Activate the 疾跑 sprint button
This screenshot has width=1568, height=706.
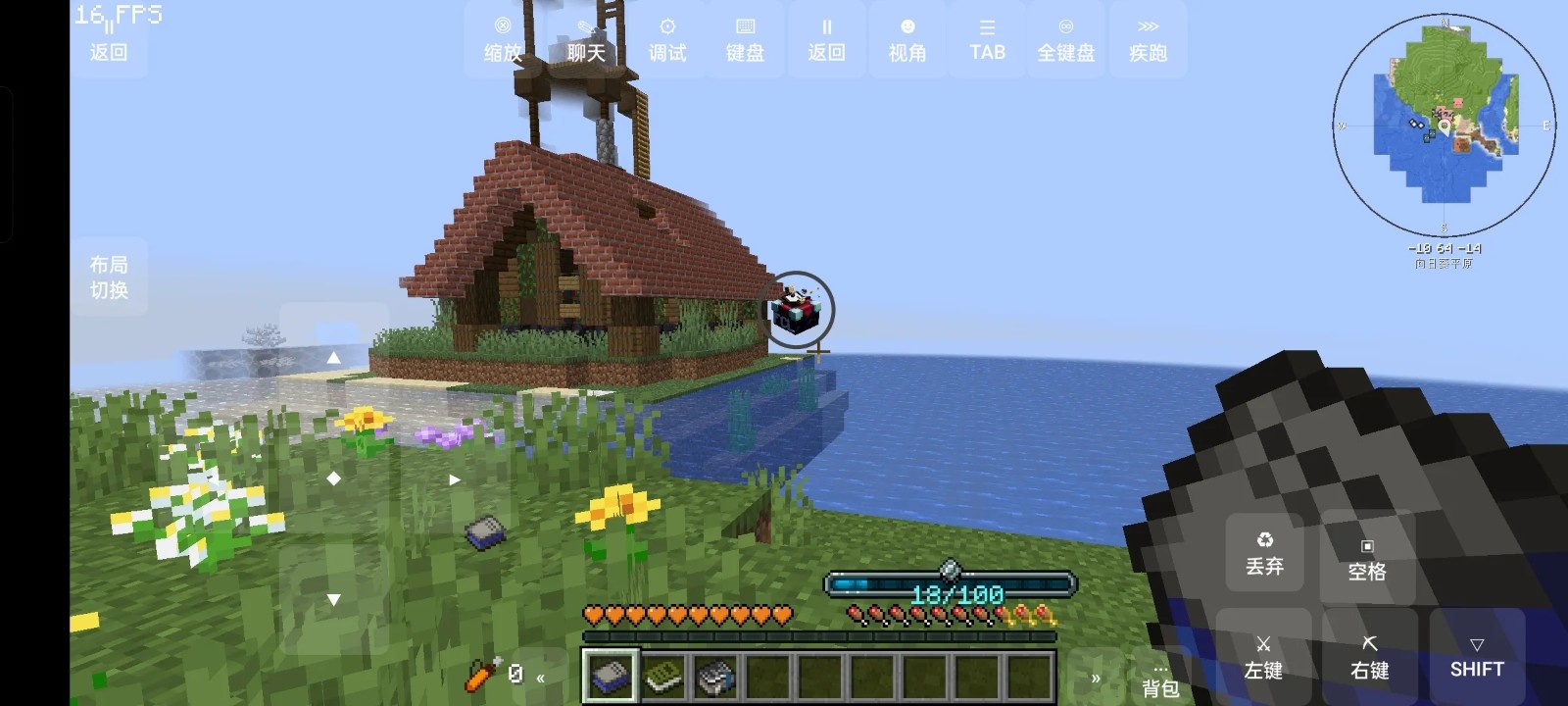1148,40
